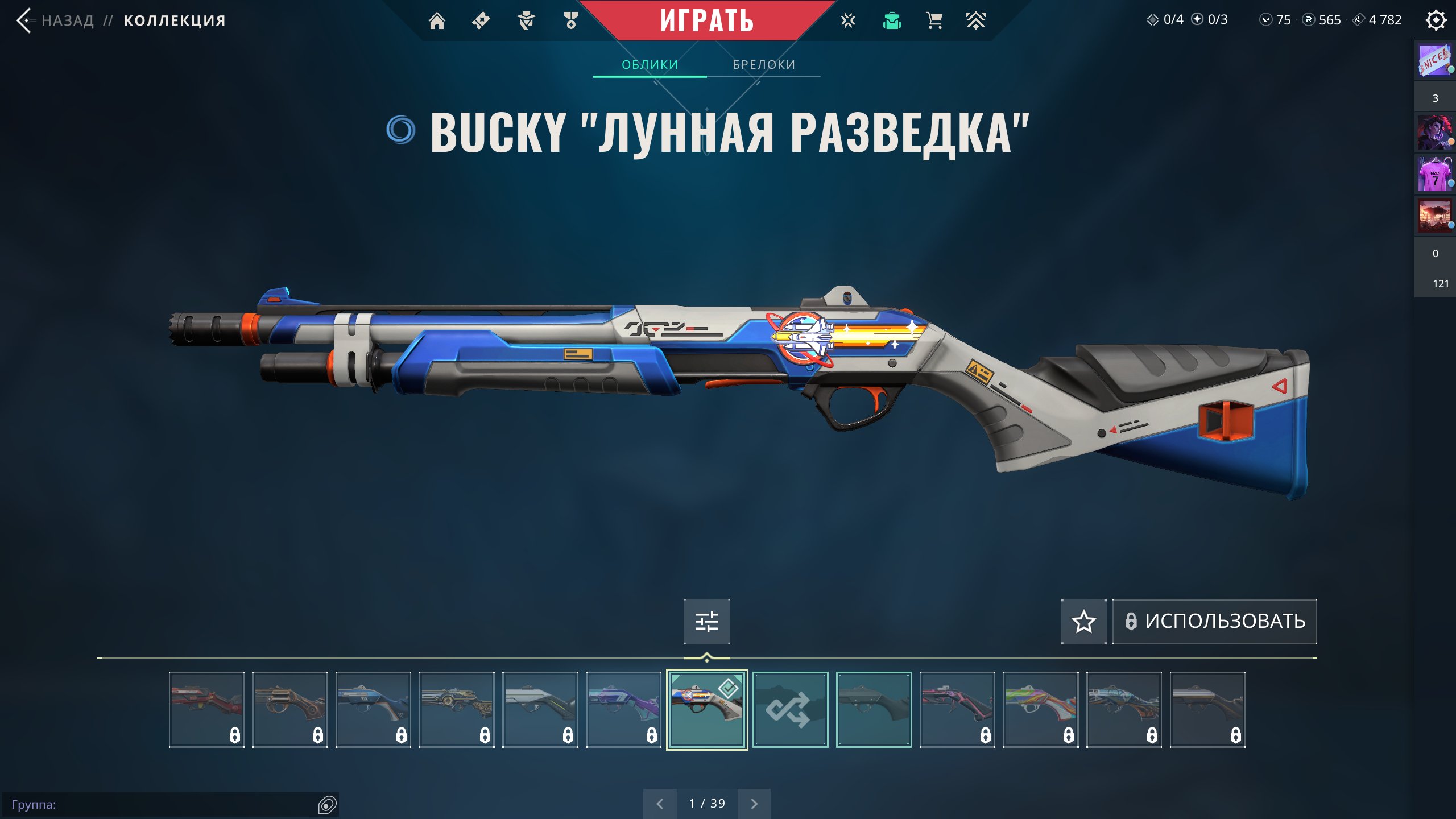Click the ИСПОЛЬЗОВАТЬ equip button
Screen dimensions: 1456x819
pyautogui.click(x=1214, y=621)
